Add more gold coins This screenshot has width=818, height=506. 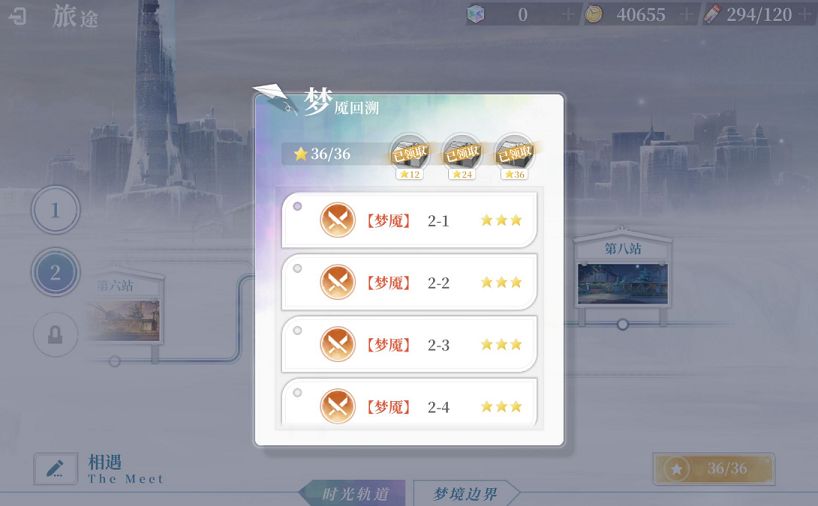click(x=686, y=15)
